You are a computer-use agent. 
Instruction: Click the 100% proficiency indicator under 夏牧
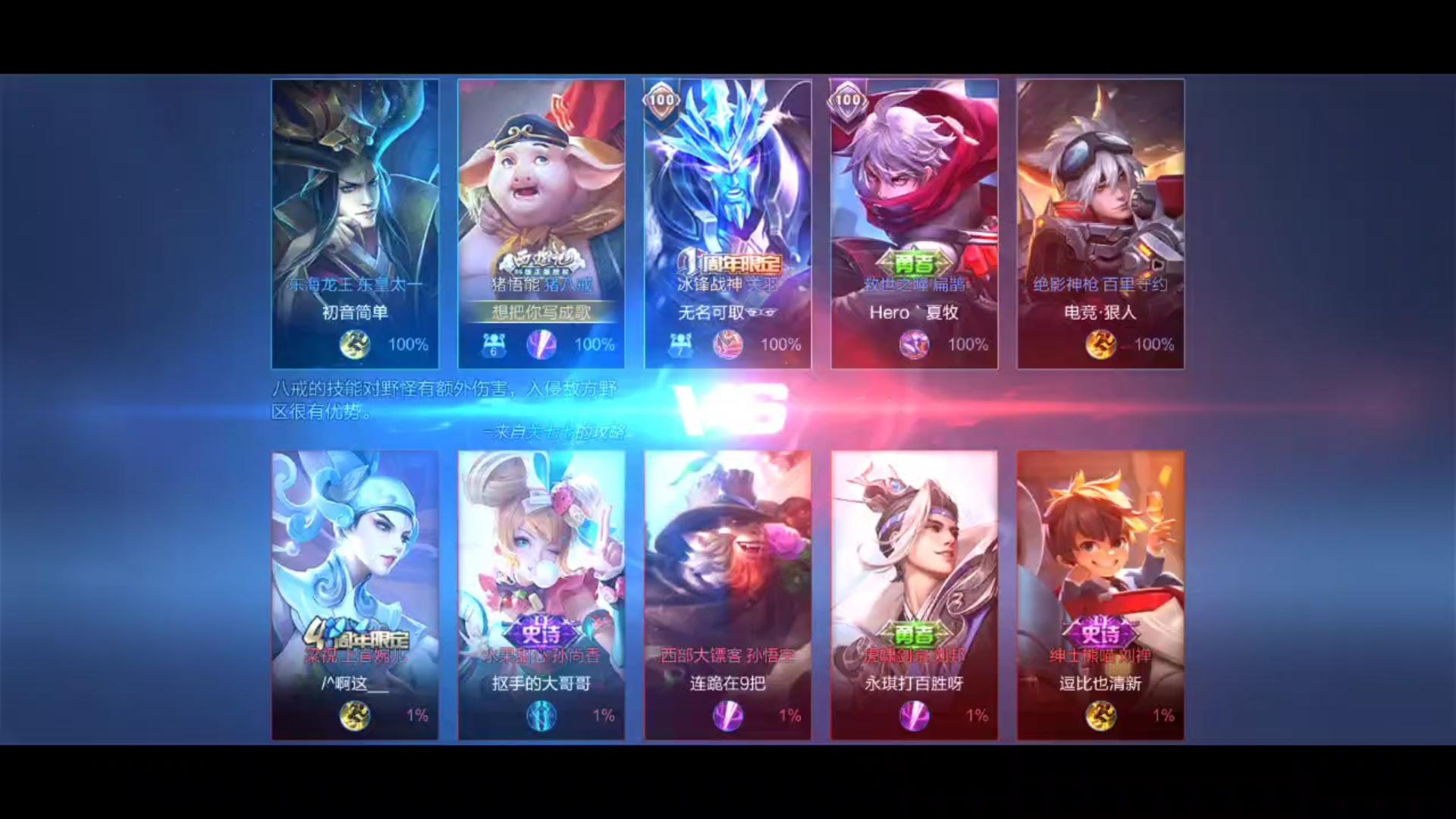tap(968, 344)
